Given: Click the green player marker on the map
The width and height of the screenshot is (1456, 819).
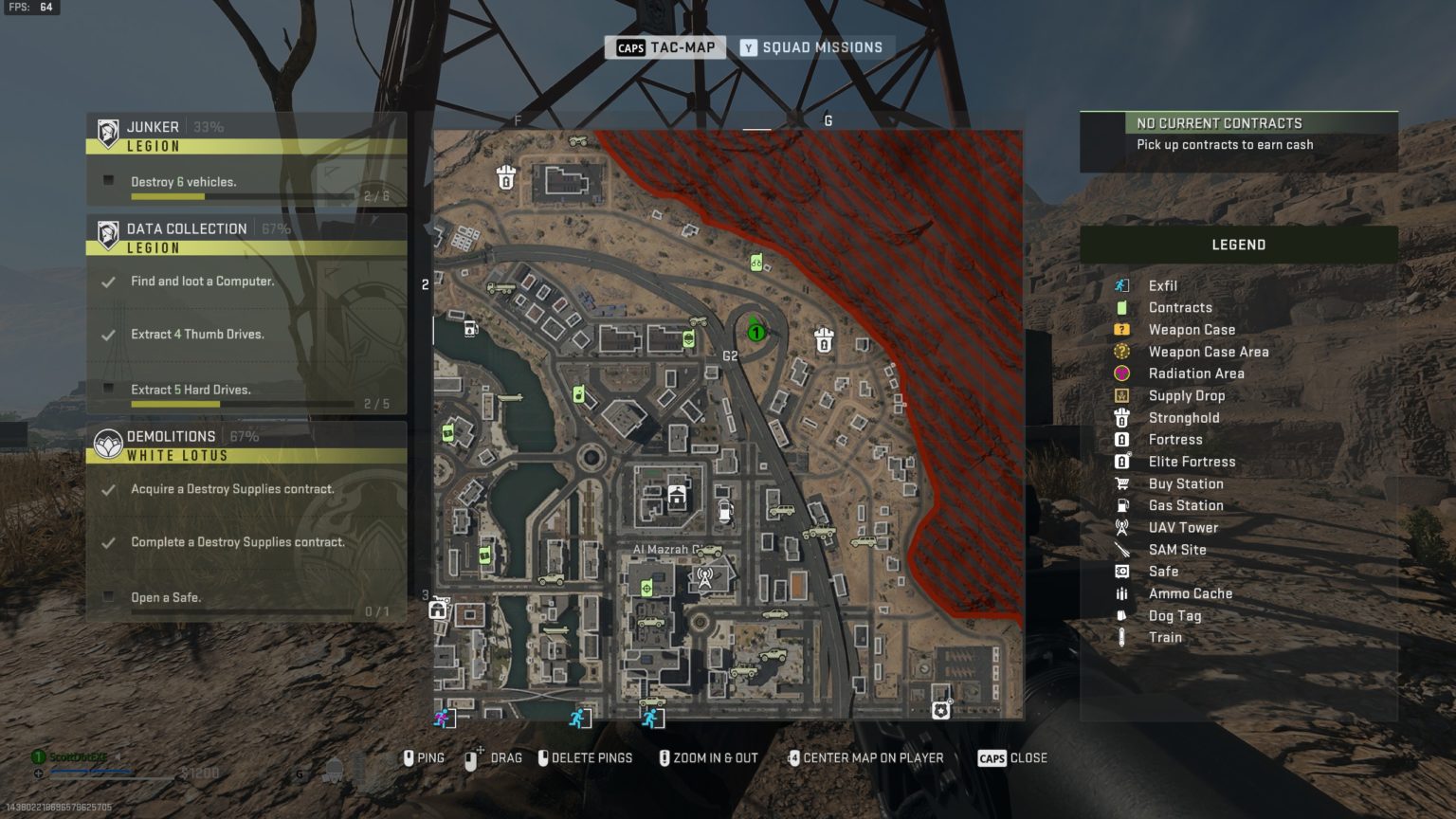Looking at the screenshot, I should [756, 332].
